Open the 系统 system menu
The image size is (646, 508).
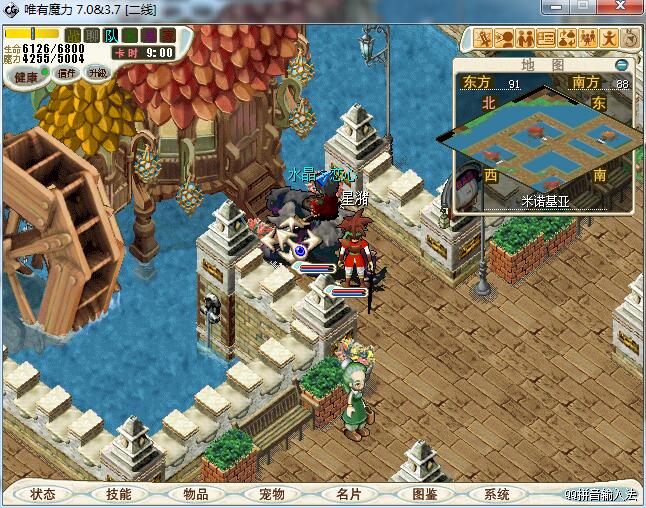pyautogui.click(x=497, y=494)
